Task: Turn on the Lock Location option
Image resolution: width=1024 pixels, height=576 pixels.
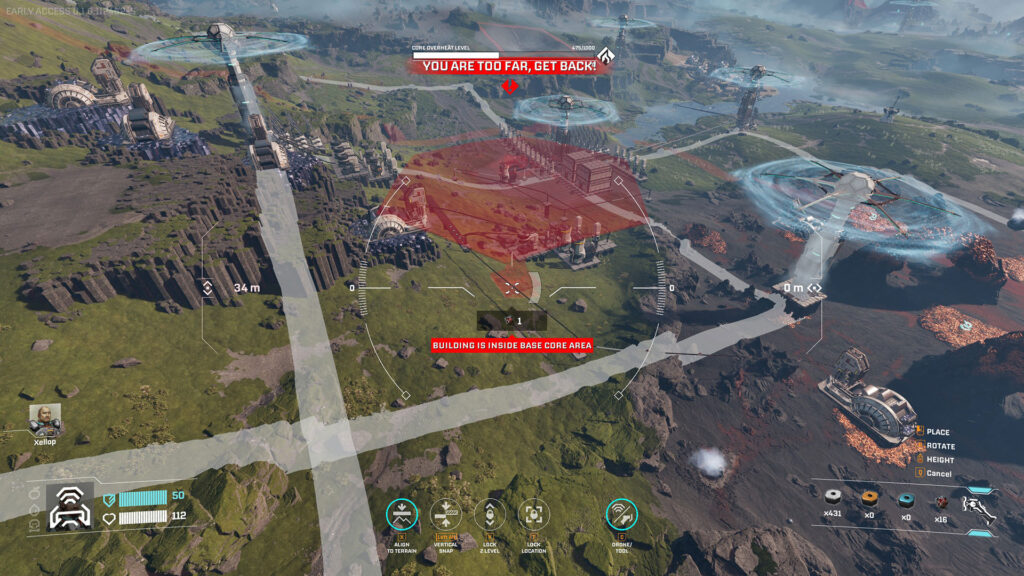Action: coord(534,514)
